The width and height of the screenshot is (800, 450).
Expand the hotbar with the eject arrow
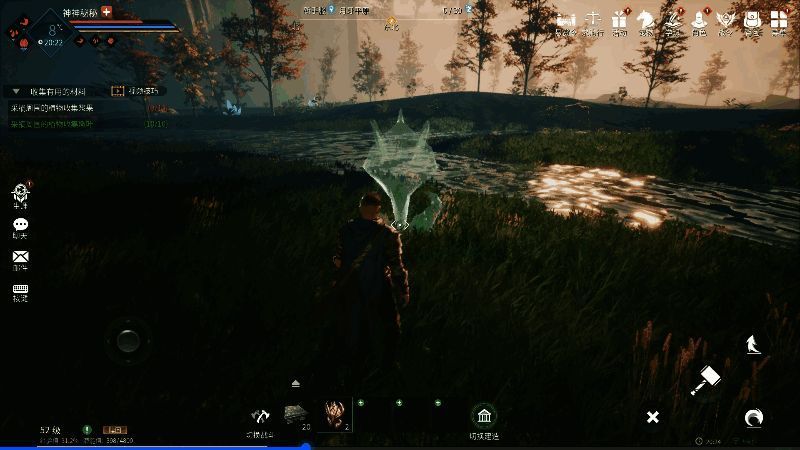[x=296, y=383]
